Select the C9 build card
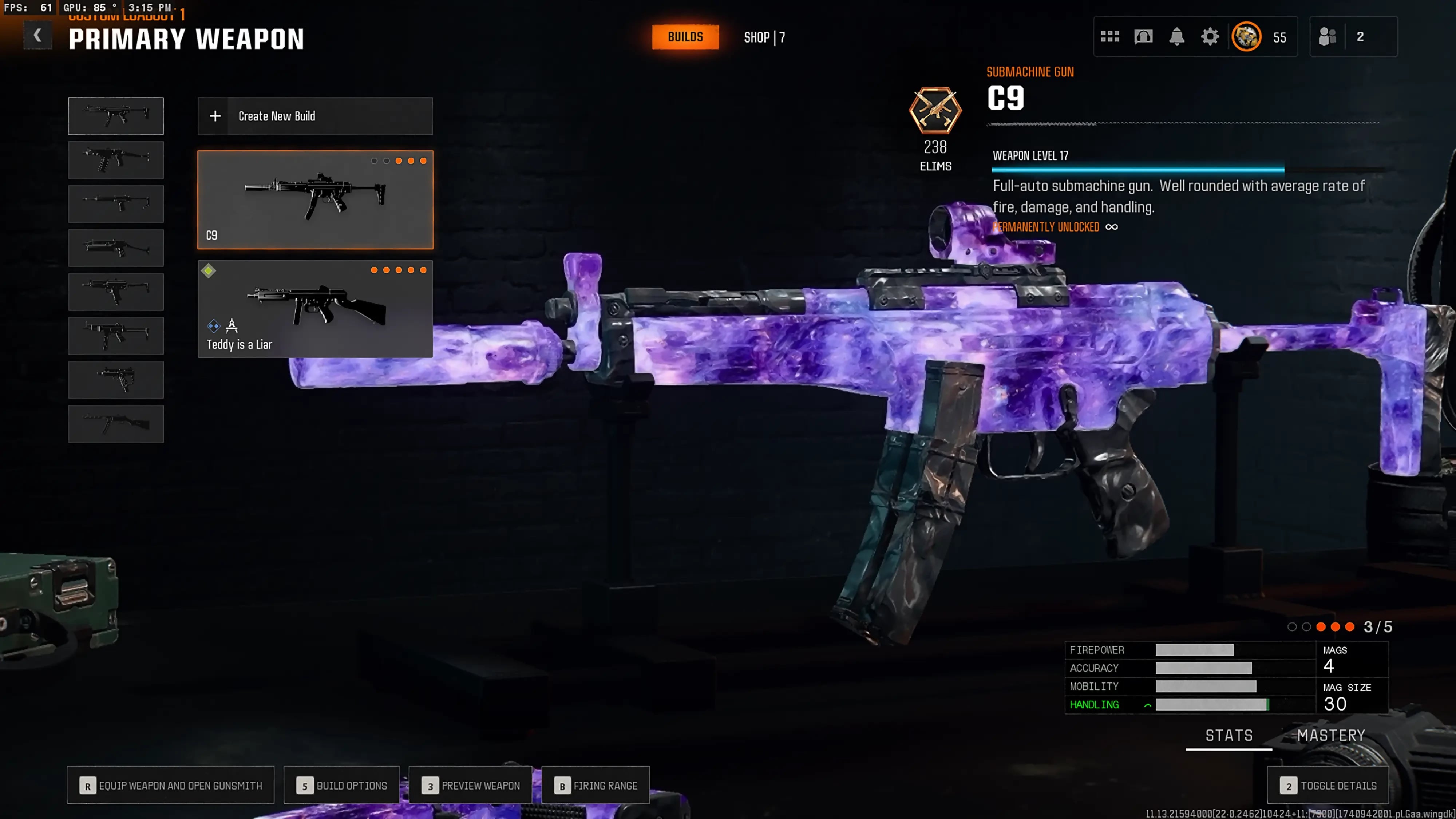The width and height of the screenshot is (1456, 819). click(315, 199)
